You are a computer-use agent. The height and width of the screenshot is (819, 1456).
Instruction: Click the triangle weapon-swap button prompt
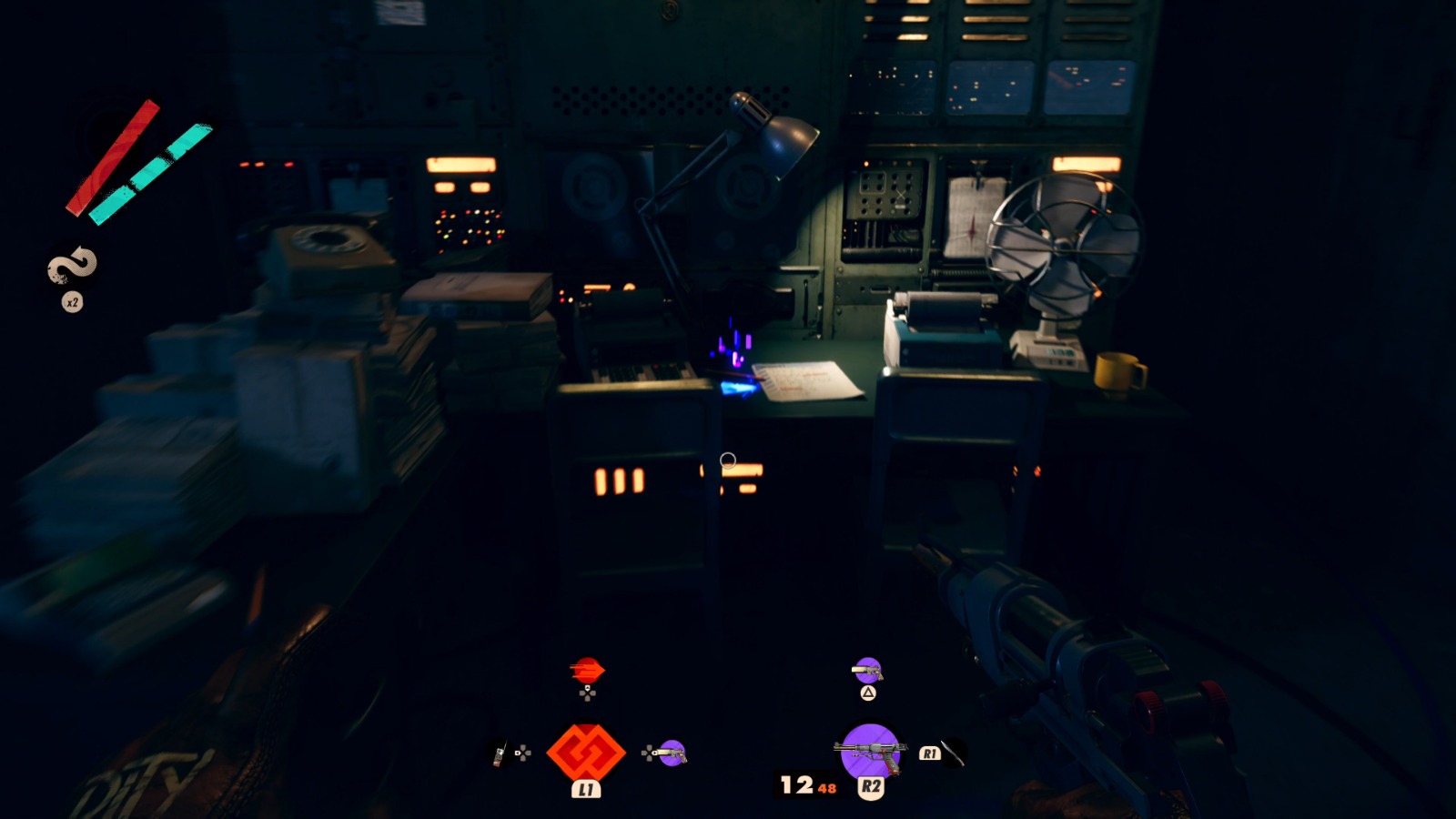click(867, 693)
